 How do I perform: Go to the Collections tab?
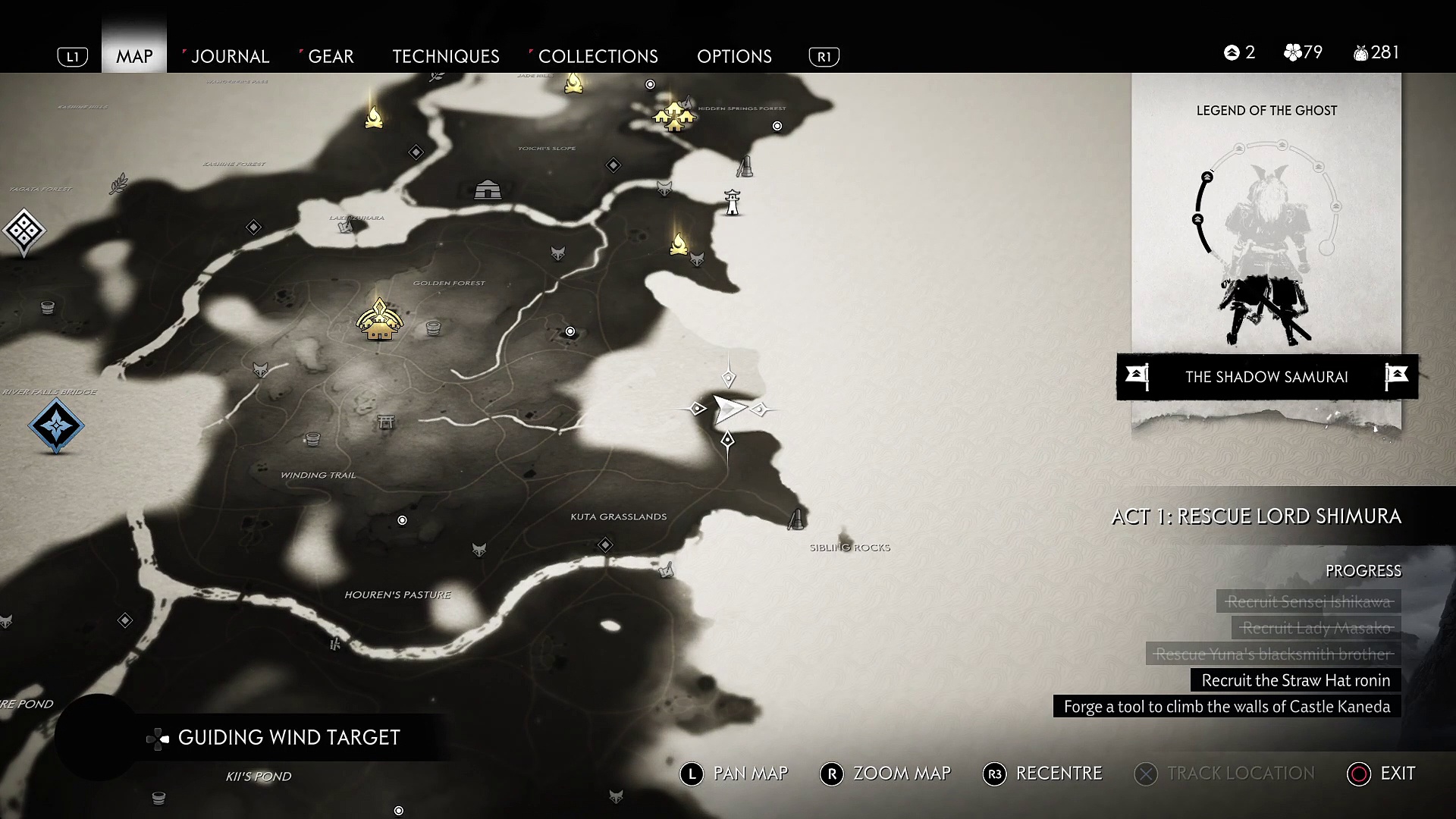click(x=598, y=56)
